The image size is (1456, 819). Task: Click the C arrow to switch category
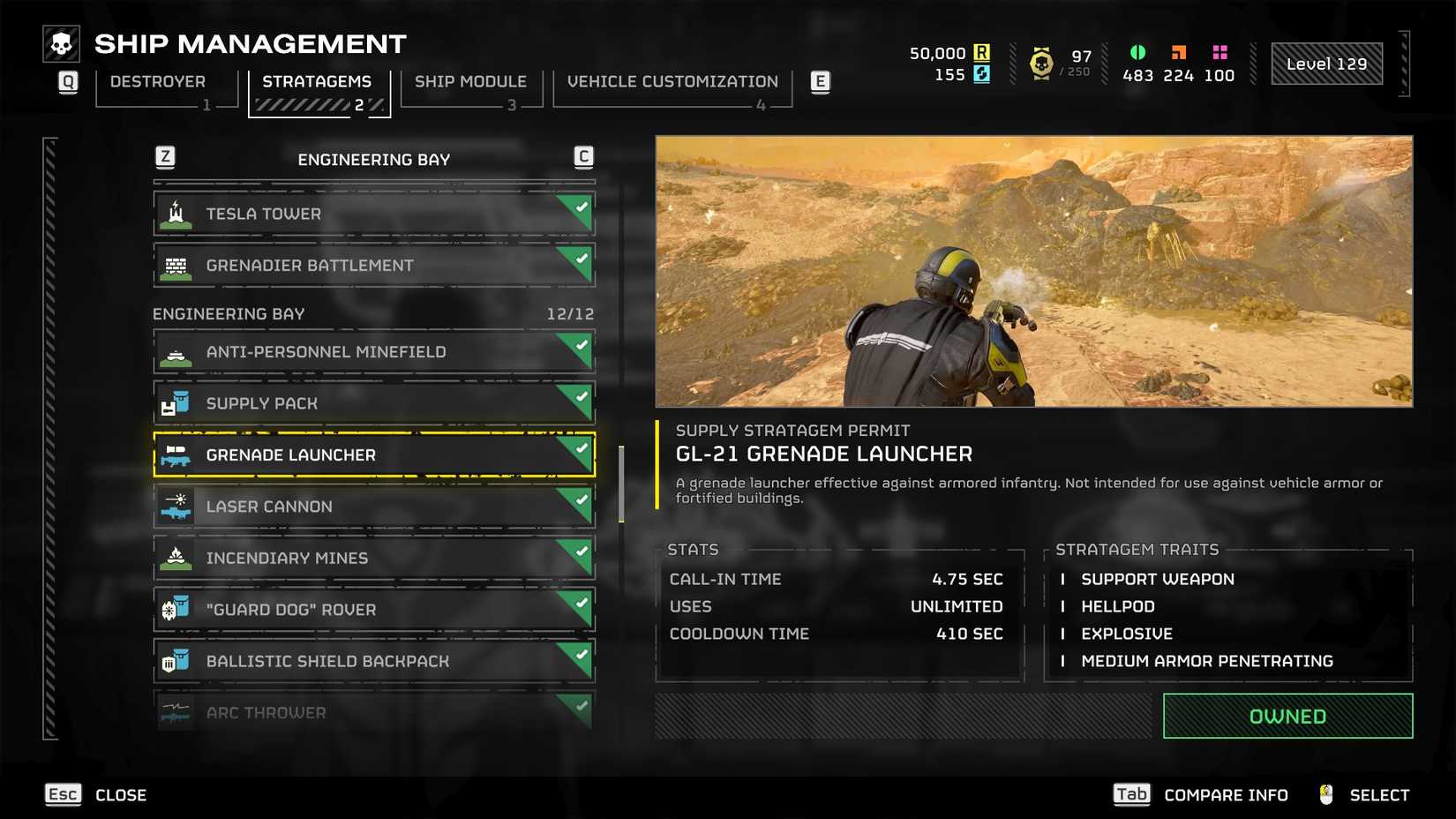pyautogui.click(x=582, y=156)
